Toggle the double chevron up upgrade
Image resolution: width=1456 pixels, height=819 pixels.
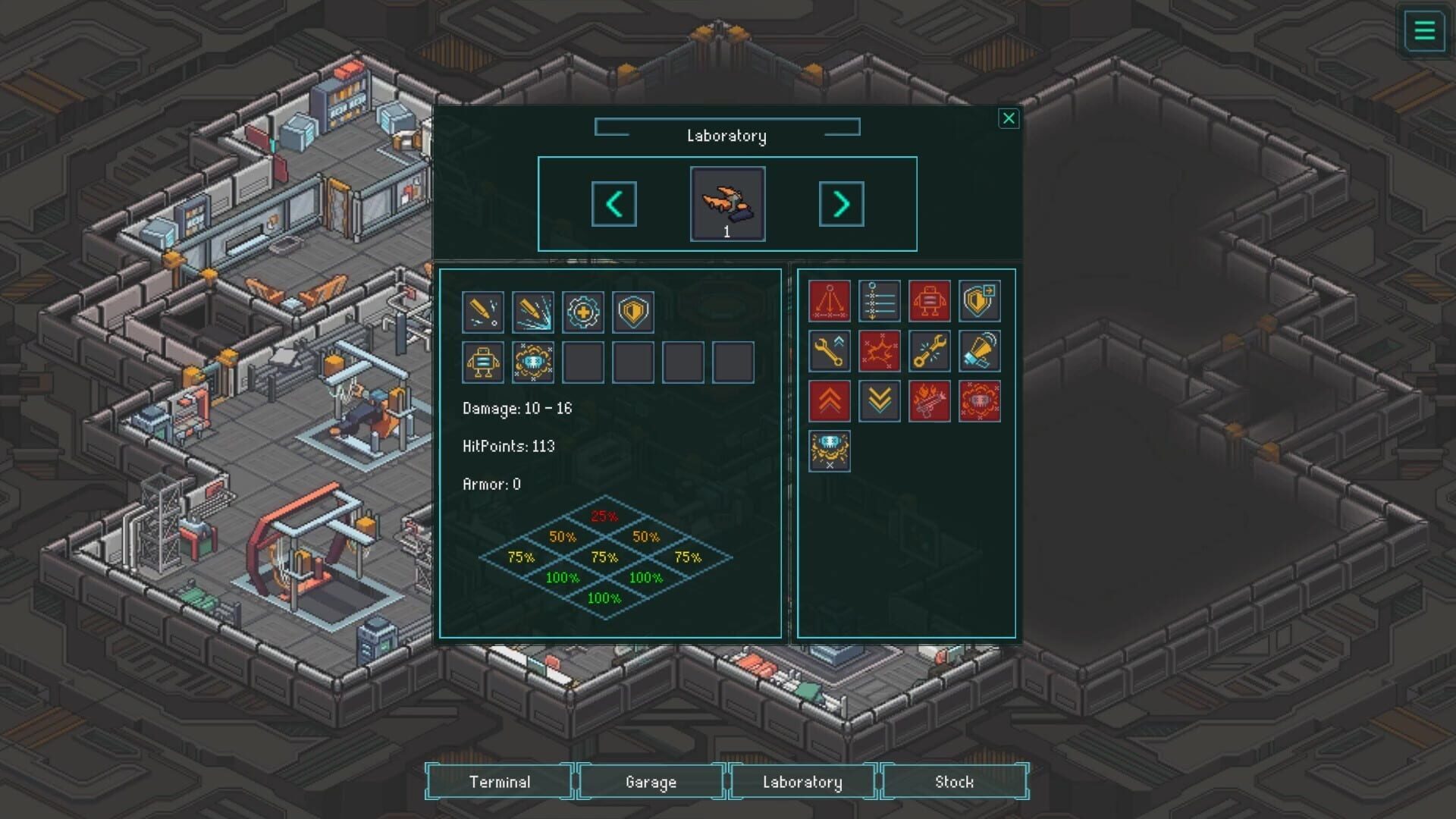830,401
